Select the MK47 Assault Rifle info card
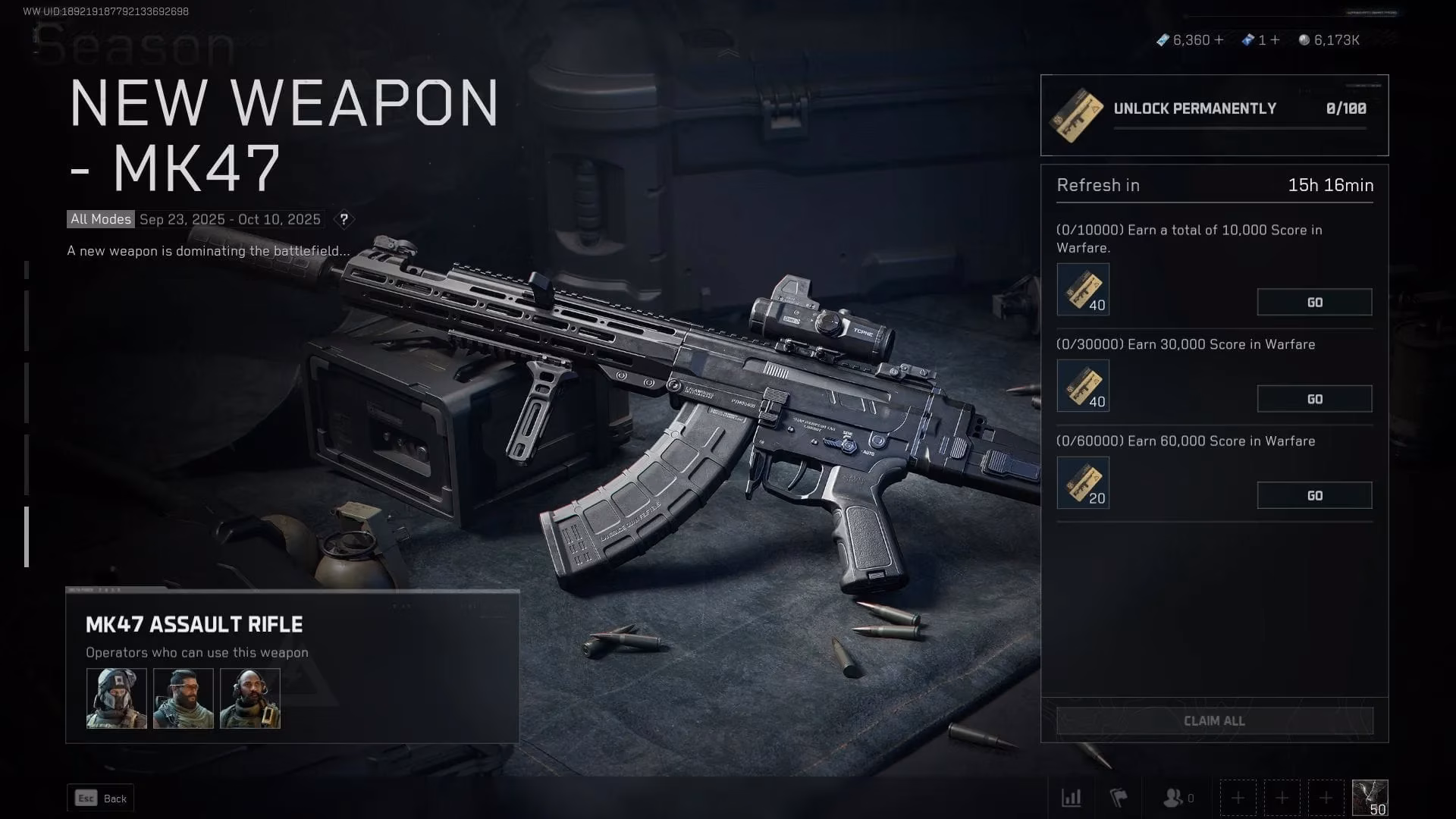This screenshot has height=819, width=1456. [x=193, y=624]
